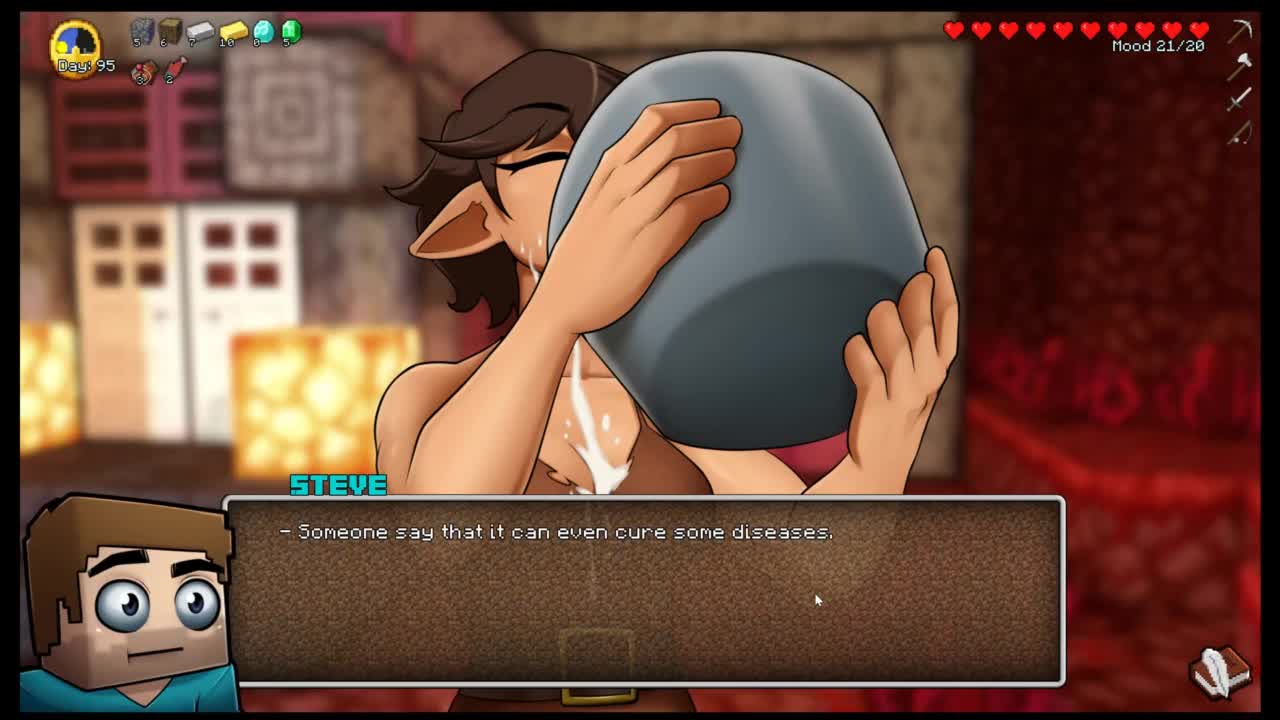The height and width of the screenshot is (720, 1280).
Task: Choose the sword weapon icon
Action: point(1240,98)
